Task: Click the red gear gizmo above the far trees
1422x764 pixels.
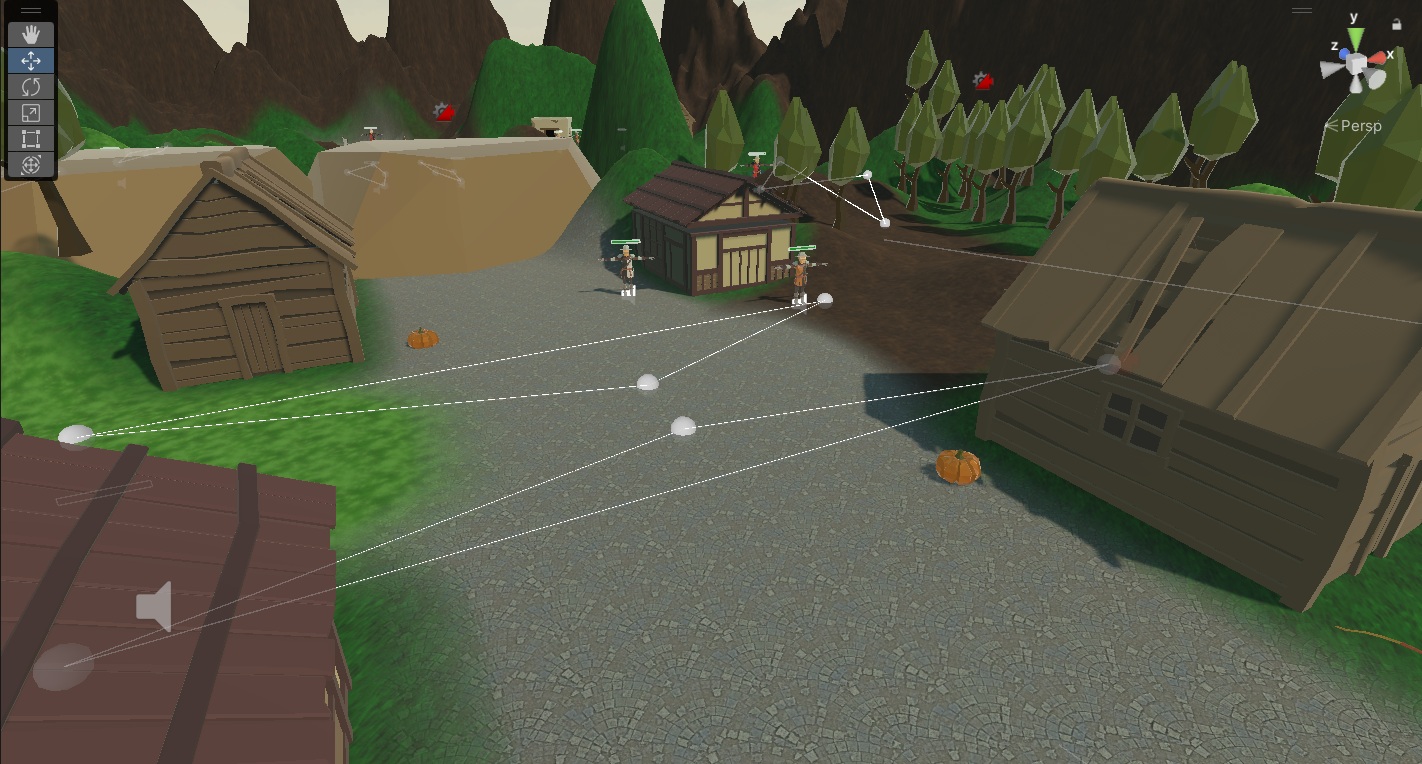Action: (981, 83)
